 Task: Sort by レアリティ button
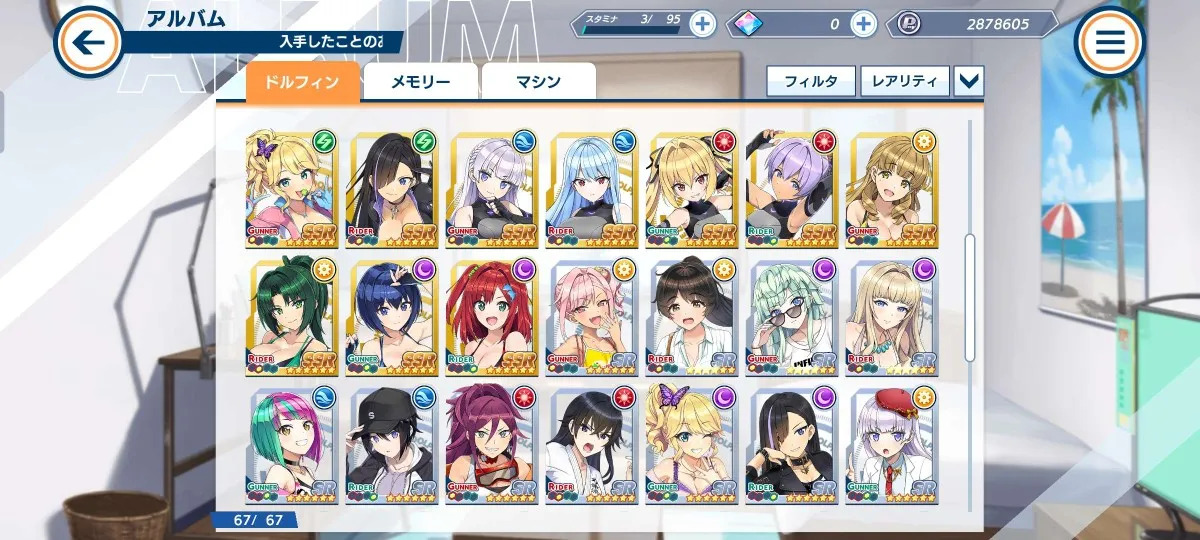[904, 81]
